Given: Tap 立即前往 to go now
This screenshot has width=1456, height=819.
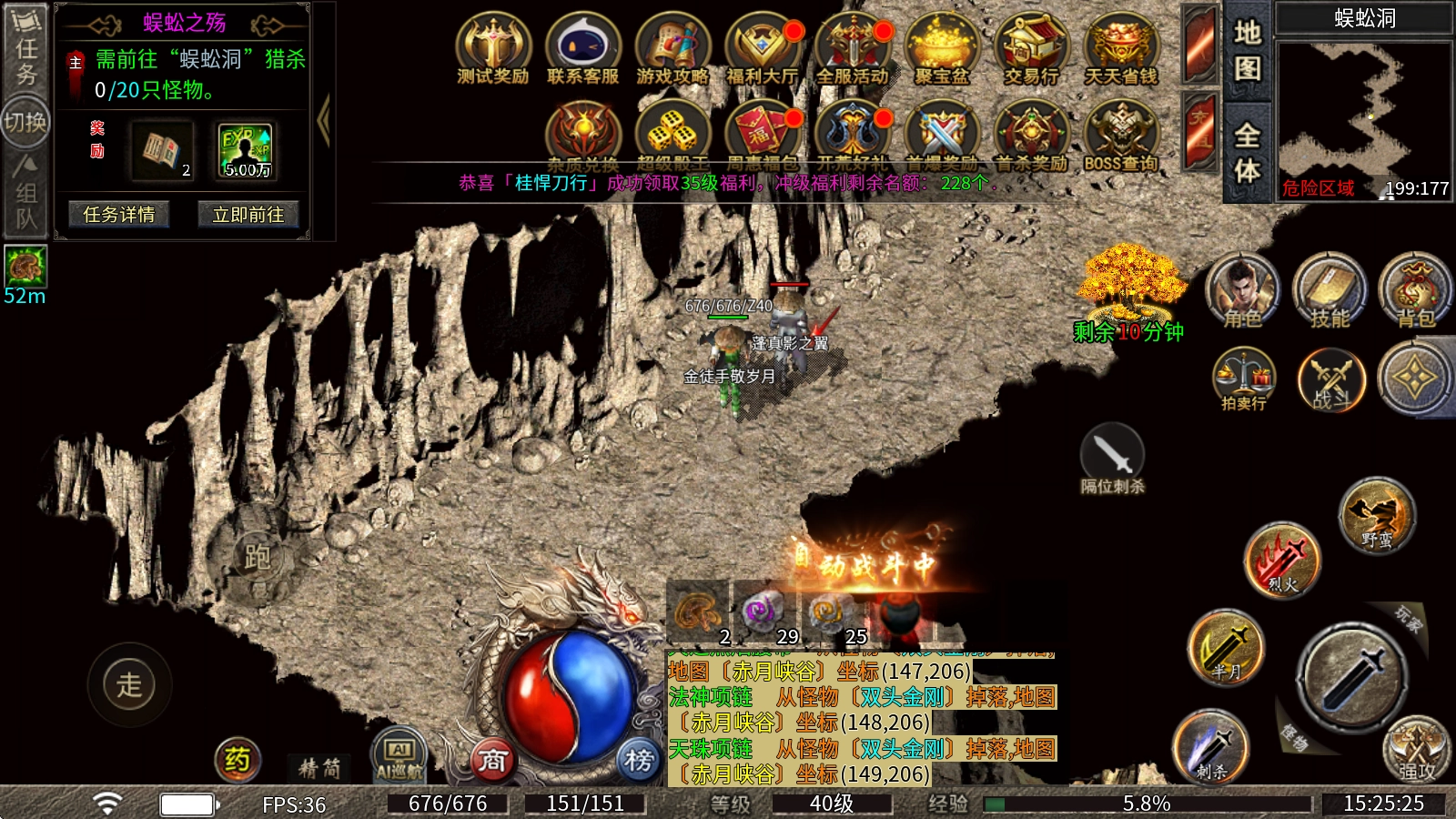Looking at the screenshot, I should coord(248,215).
